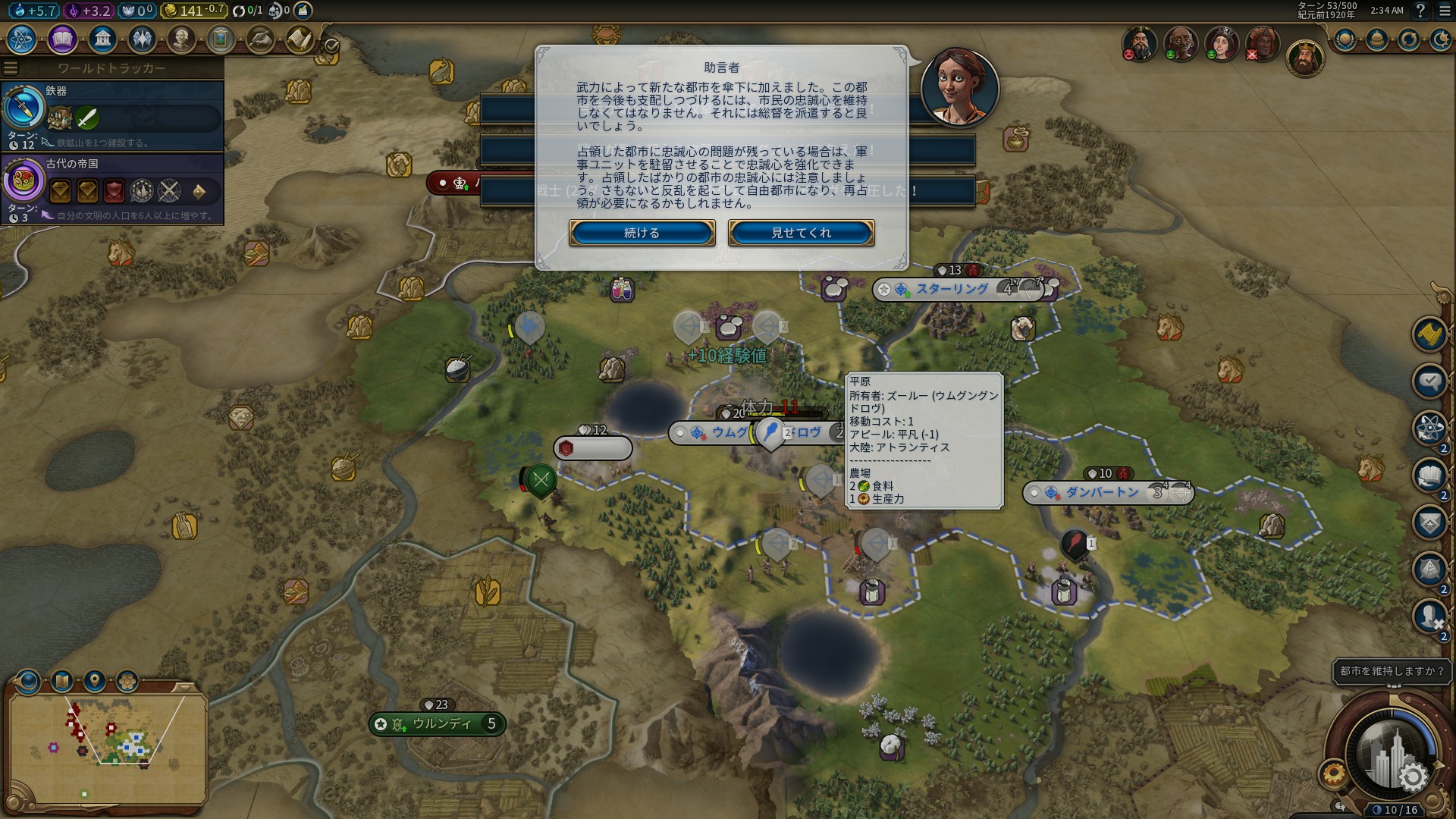Open the world rankings laurel icon
1456x819 pixels.
coord(1345,39)
